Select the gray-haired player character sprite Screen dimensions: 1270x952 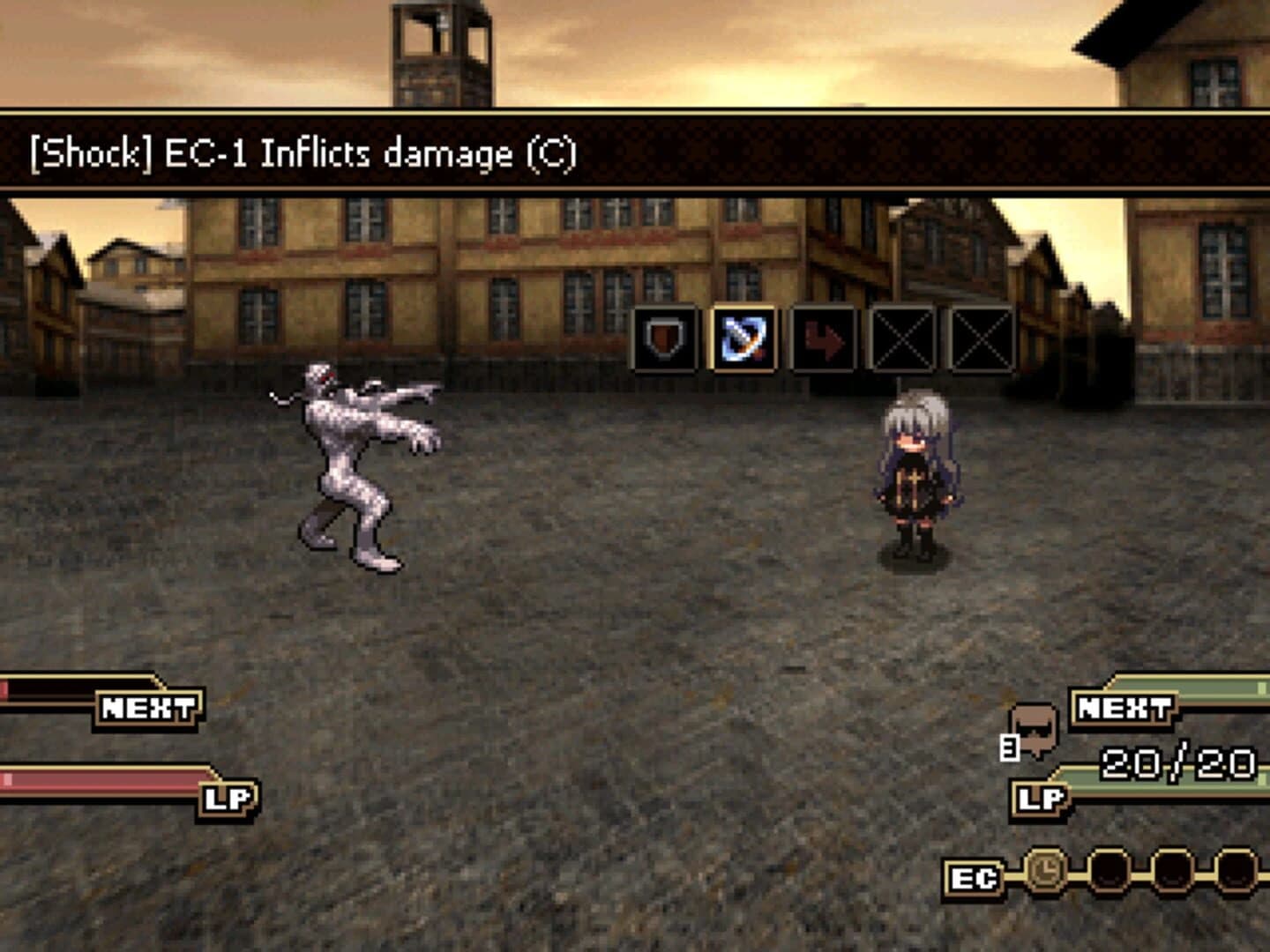coord(917,480)
